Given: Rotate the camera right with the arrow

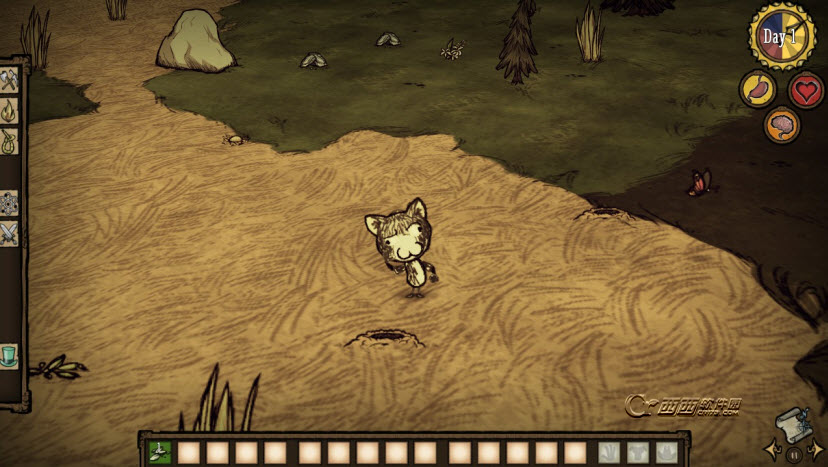Looking at the screenshot, I should click(x=817, y=450).
